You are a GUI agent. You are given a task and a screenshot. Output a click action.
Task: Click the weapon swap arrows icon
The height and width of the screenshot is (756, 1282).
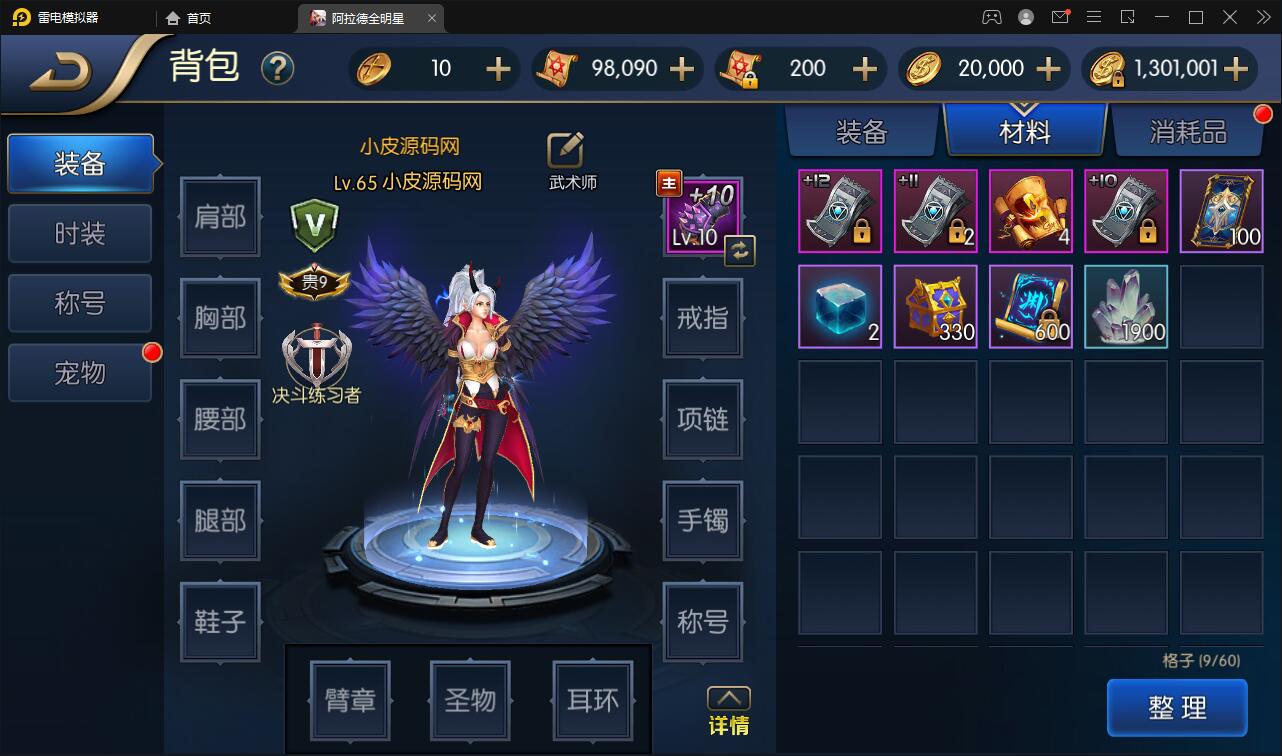tap(739, 251)
